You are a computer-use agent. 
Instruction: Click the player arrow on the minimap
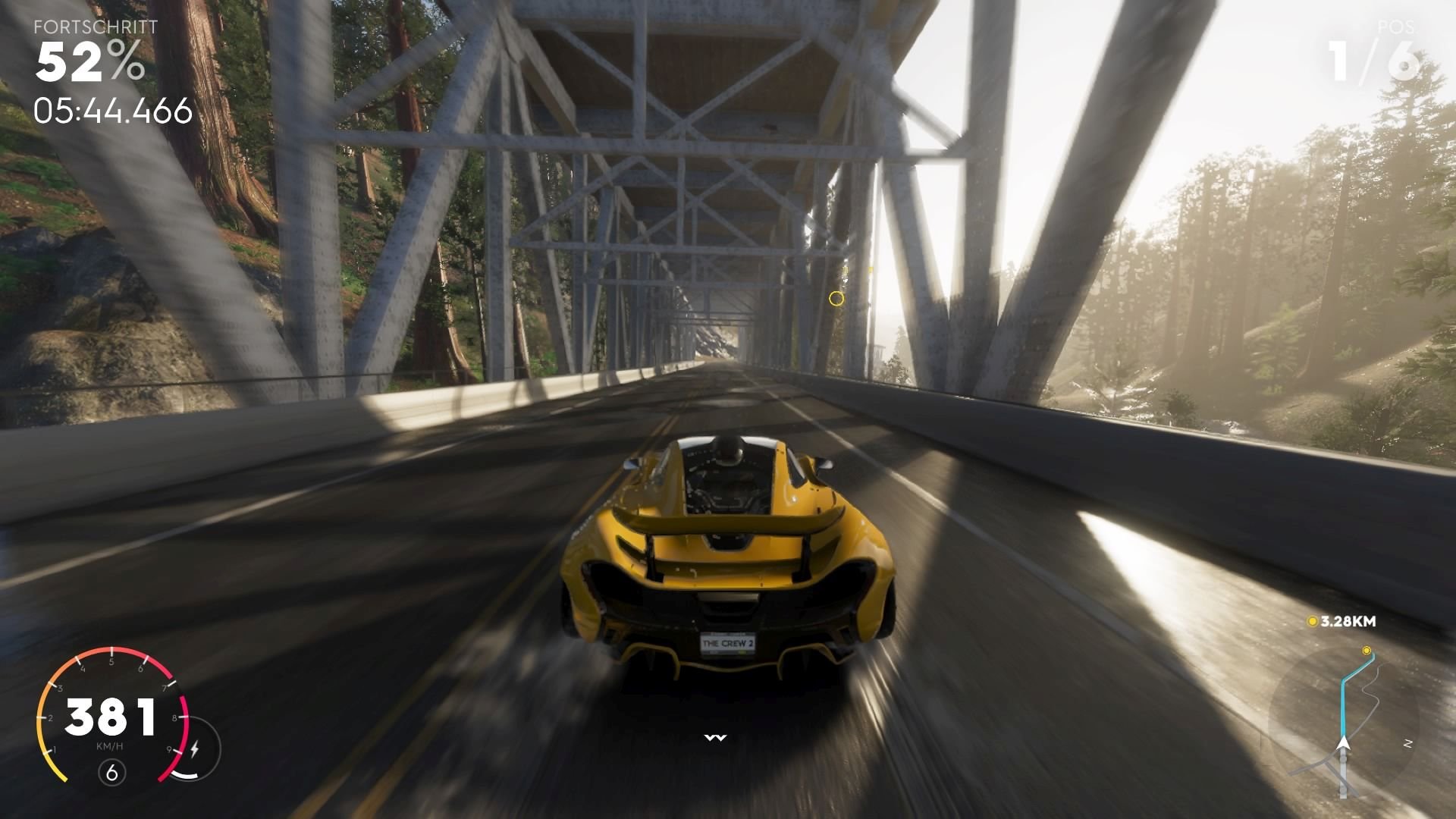1343,744
